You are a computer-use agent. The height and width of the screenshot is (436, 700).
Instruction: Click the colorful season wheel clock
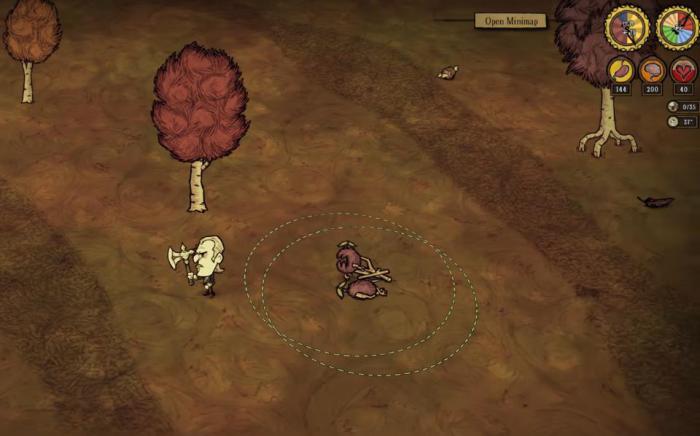(677, 27)
